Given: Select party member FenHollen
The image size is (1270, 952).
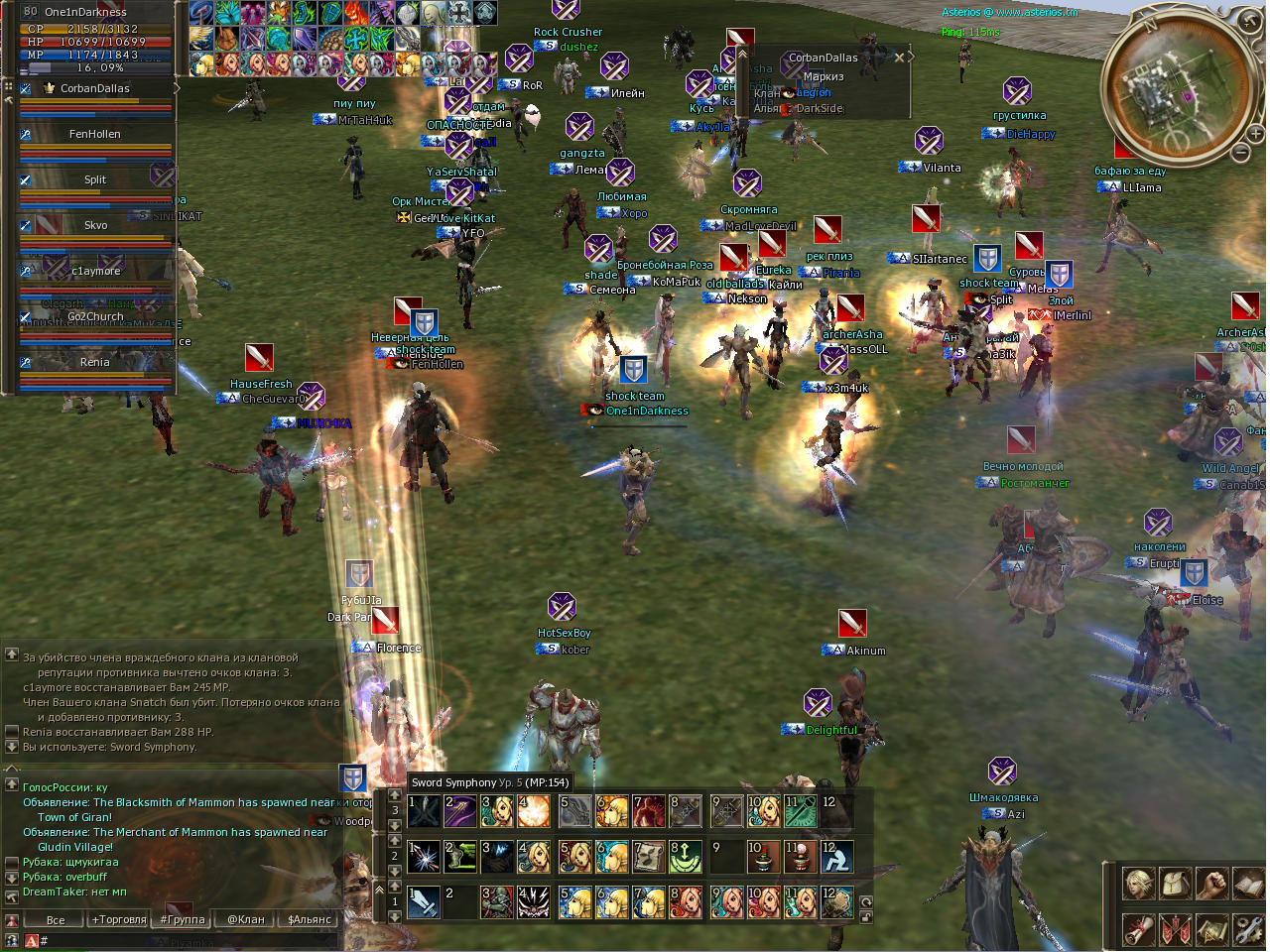Looking at the screenshot, I should [x=95, y=134].
